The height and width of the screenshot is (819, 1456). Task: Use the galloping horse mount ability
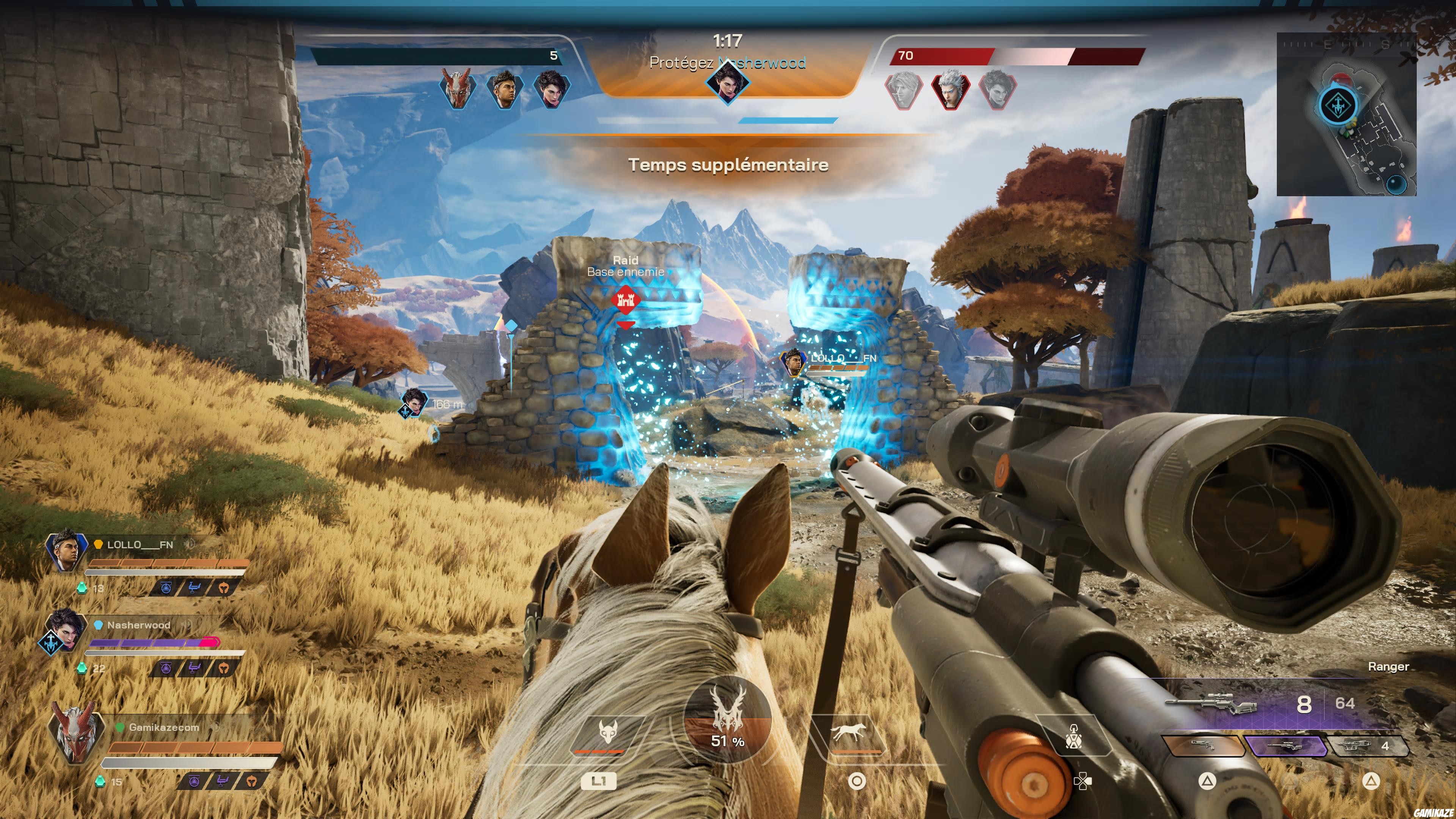pyautogui.click(x=848, y=733)
